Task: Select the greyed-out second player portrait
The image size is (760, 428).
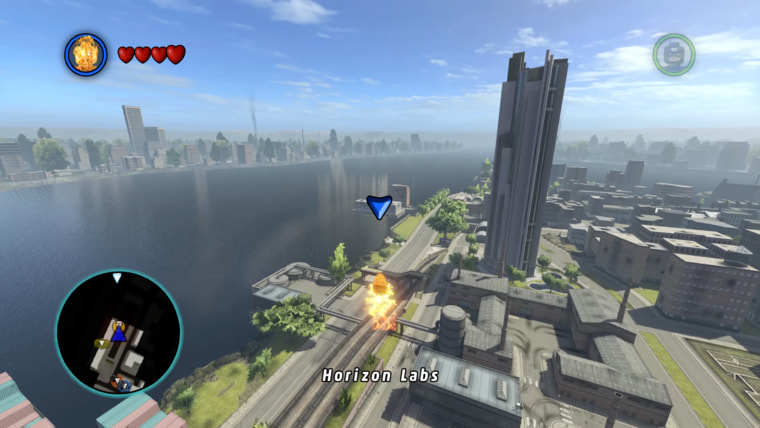Action: 674,54
